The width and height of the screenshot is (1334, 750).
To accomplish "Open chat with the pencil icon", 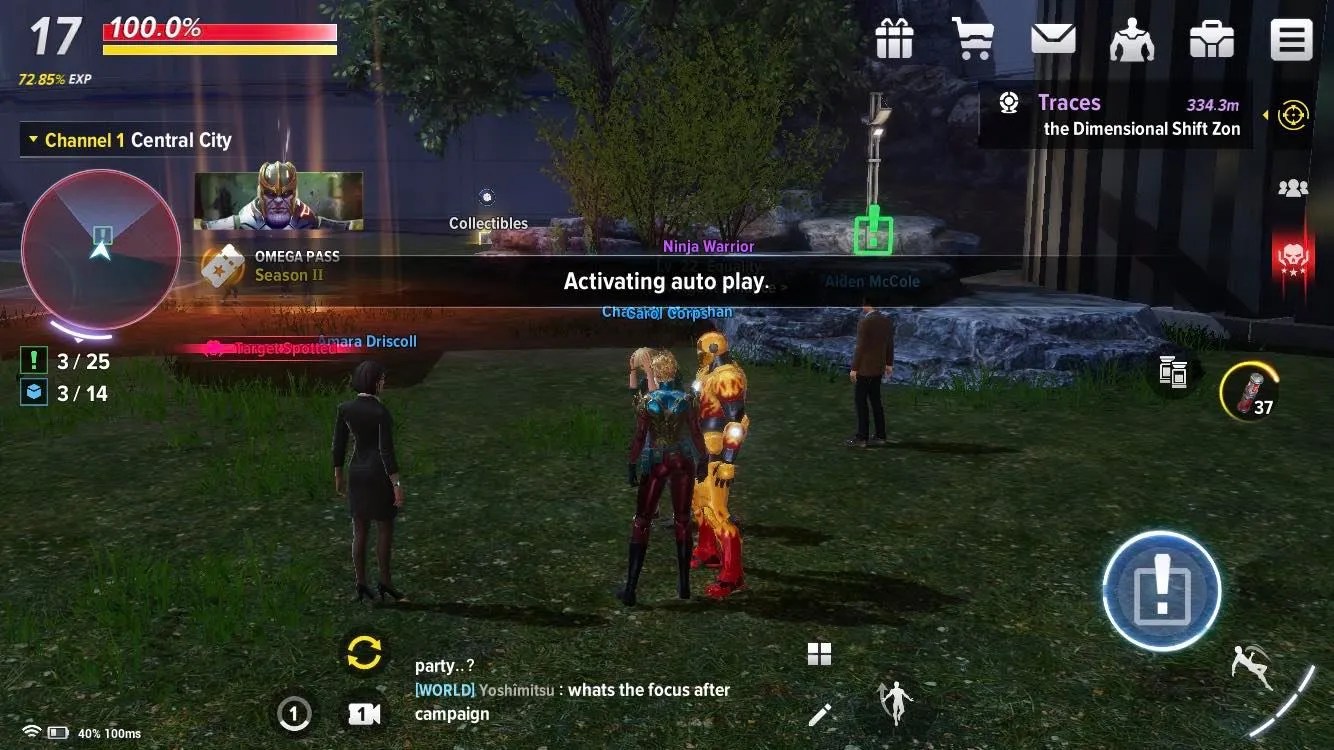I will 819,713.
